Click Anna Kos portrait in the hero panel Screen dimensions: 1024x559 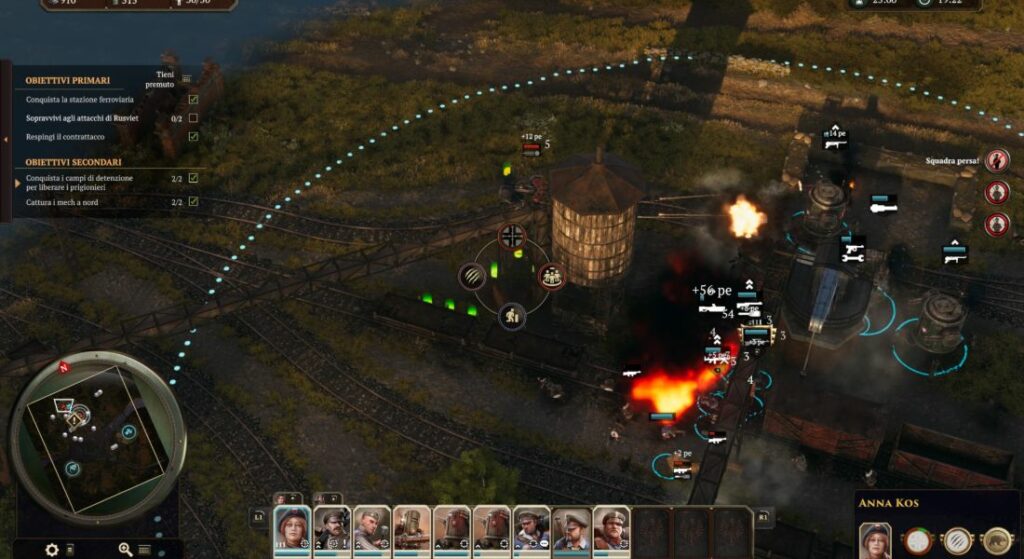pyautogui.click(x=875, y=540)
